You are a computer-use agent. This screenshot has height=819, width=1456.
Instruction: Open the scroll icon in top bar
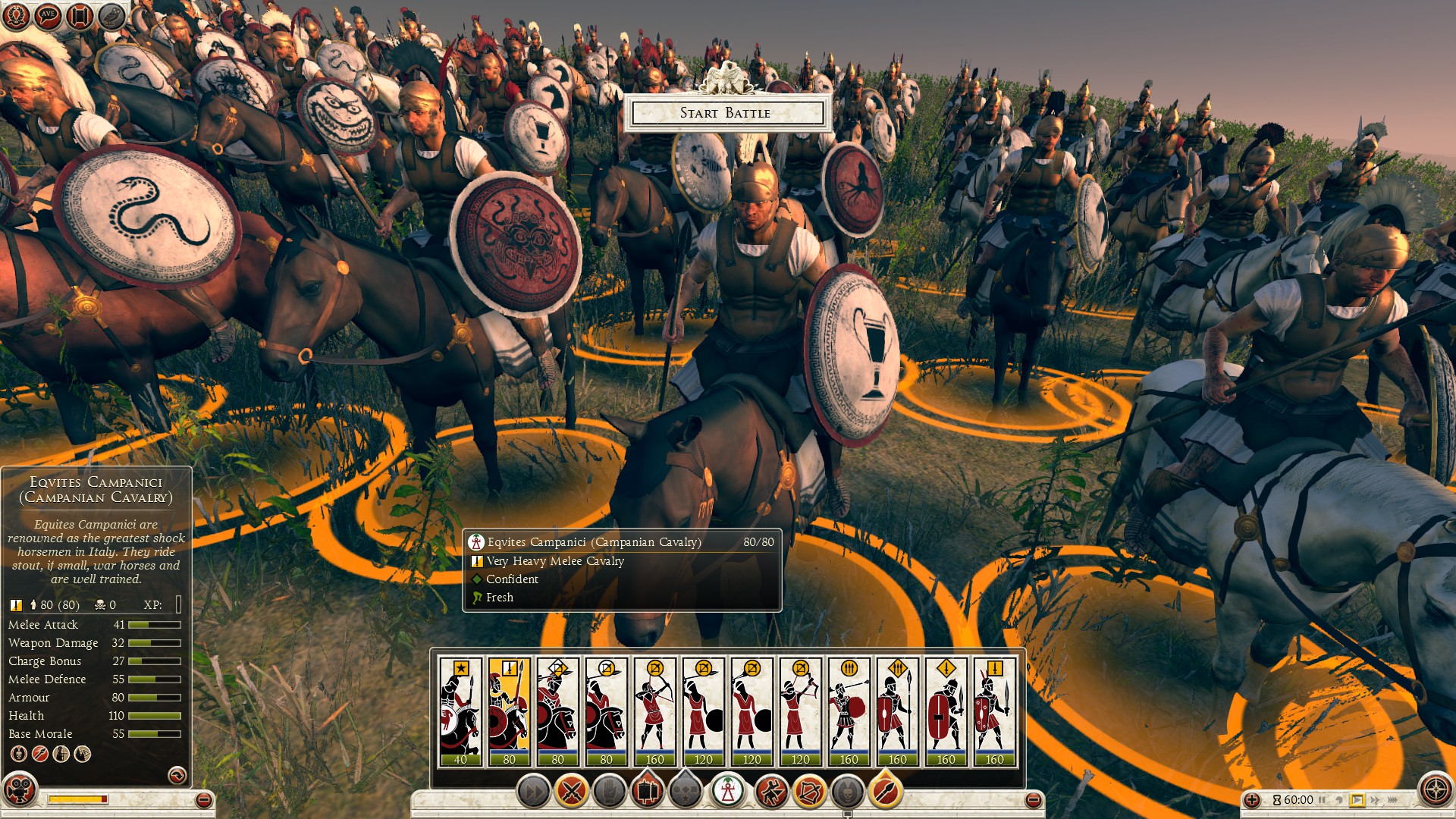[80, 14]
